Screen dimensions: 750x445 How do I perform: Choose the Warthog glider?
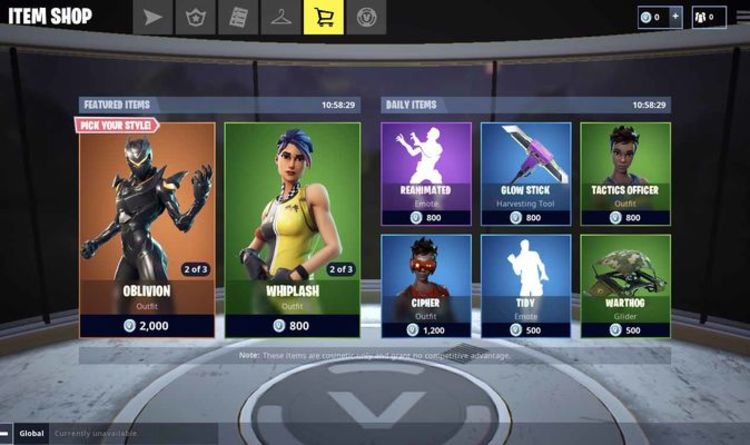625,284
